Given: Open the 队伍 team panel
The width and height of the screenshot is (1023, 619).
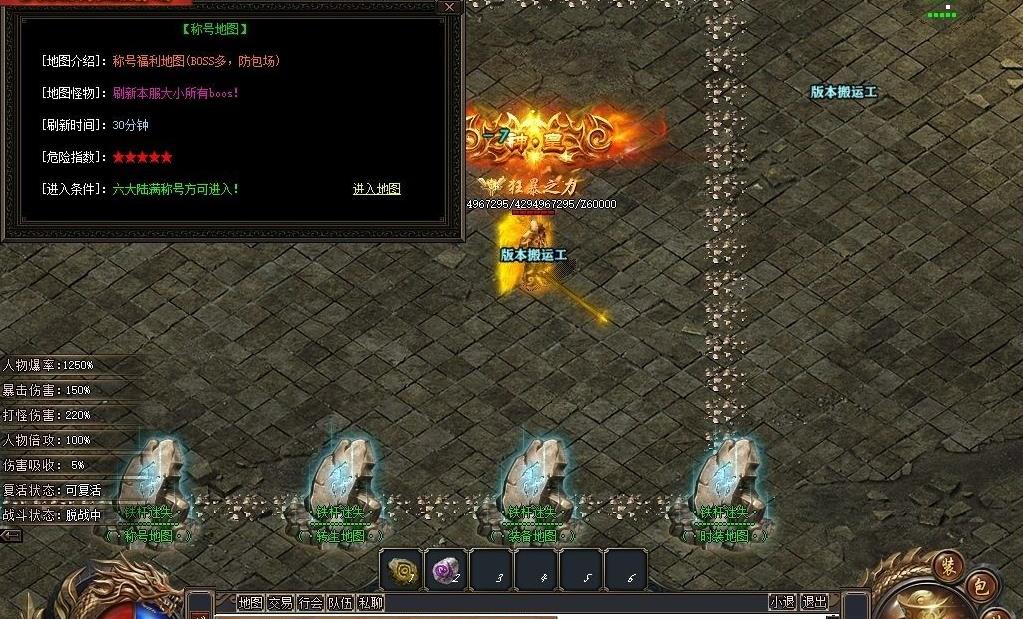Looking at the screenshot, I should 340,602.
